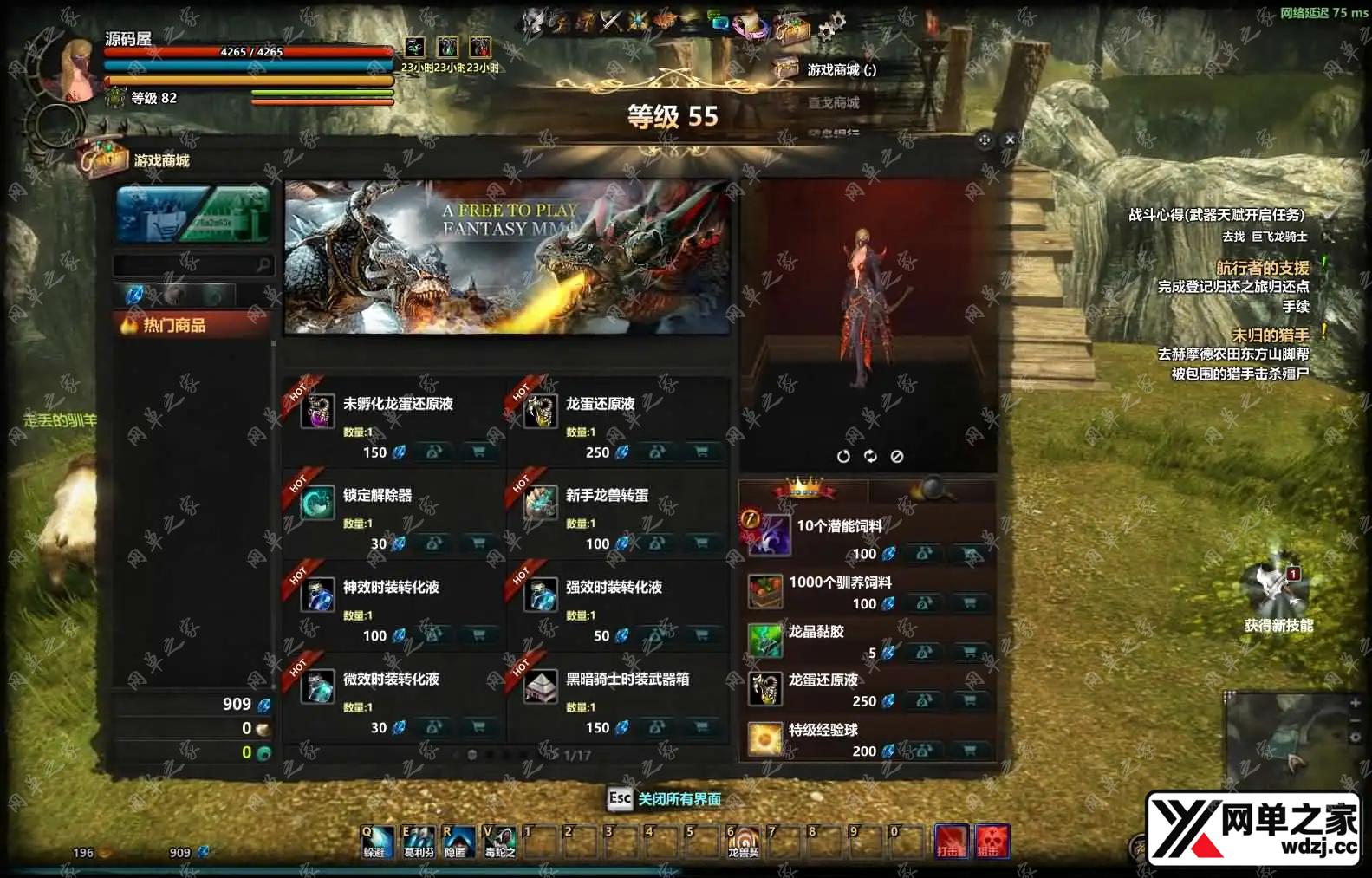Add 1000个驯养饲料 to cart
1372x878 pixels.
pyautogui.click(x=970, y=603)
